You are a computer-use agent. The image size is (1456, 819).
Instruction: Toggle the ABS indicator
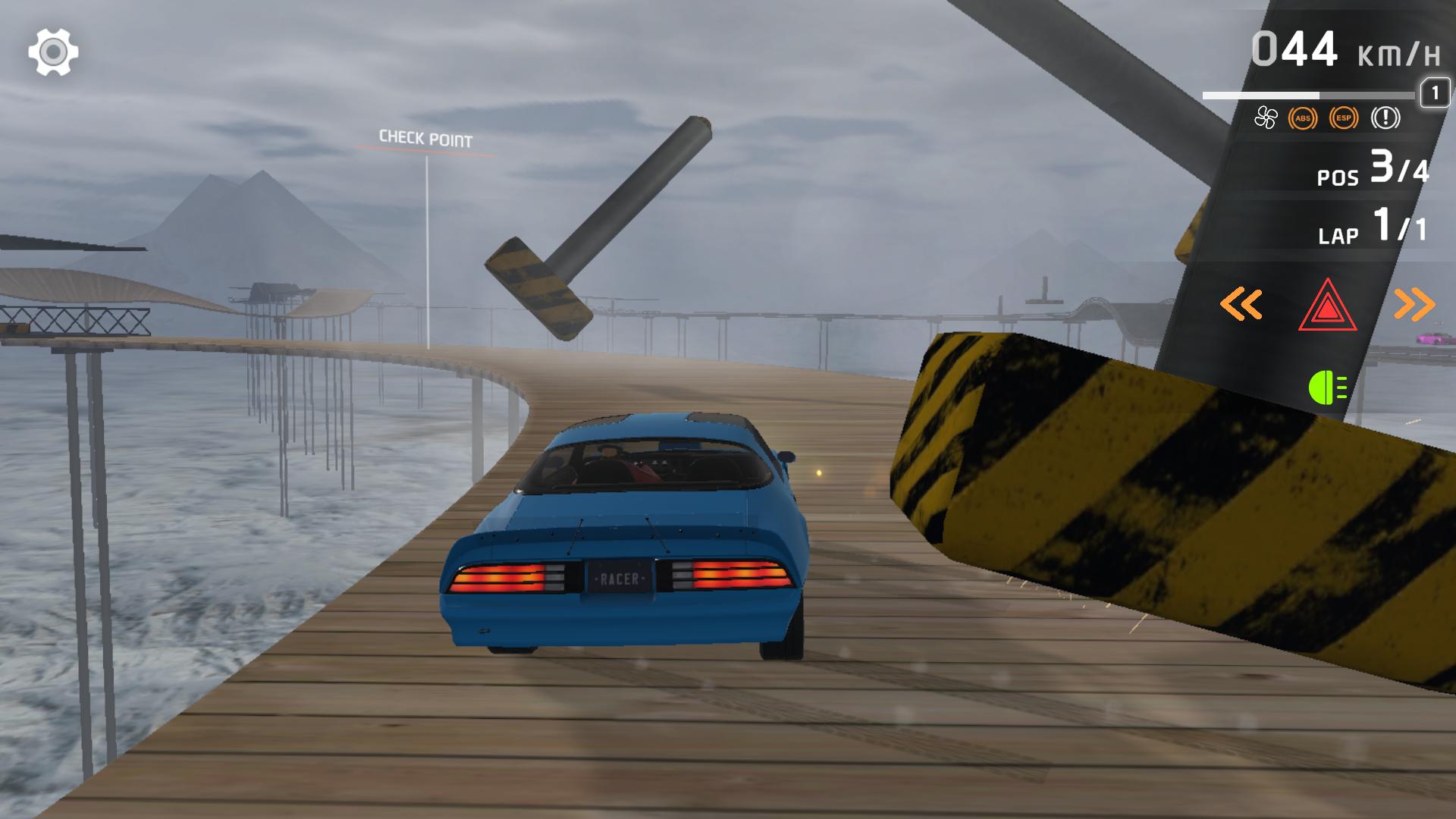1303,118
